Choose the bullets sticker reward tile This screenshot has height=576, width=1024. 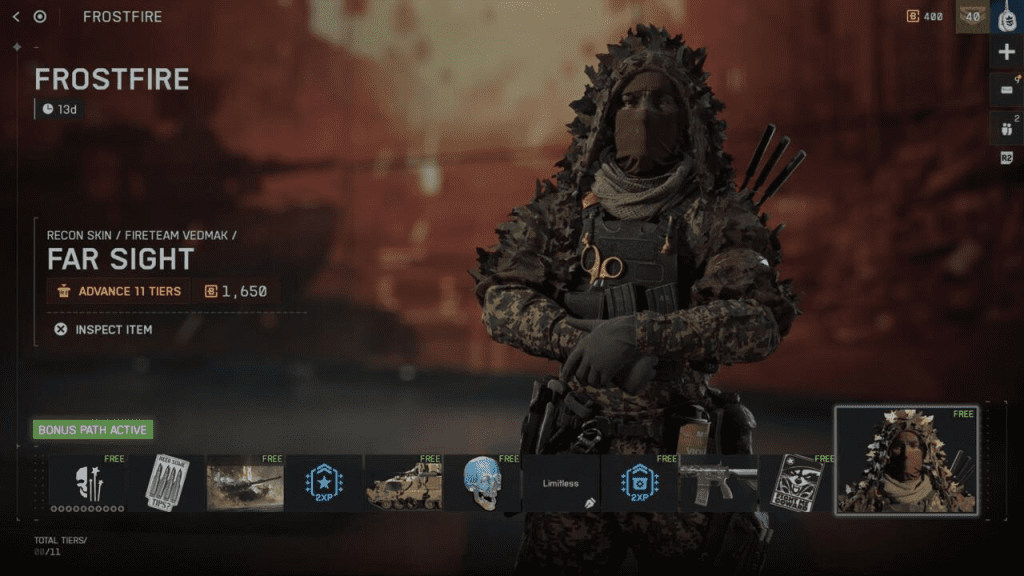click(166, 484)
